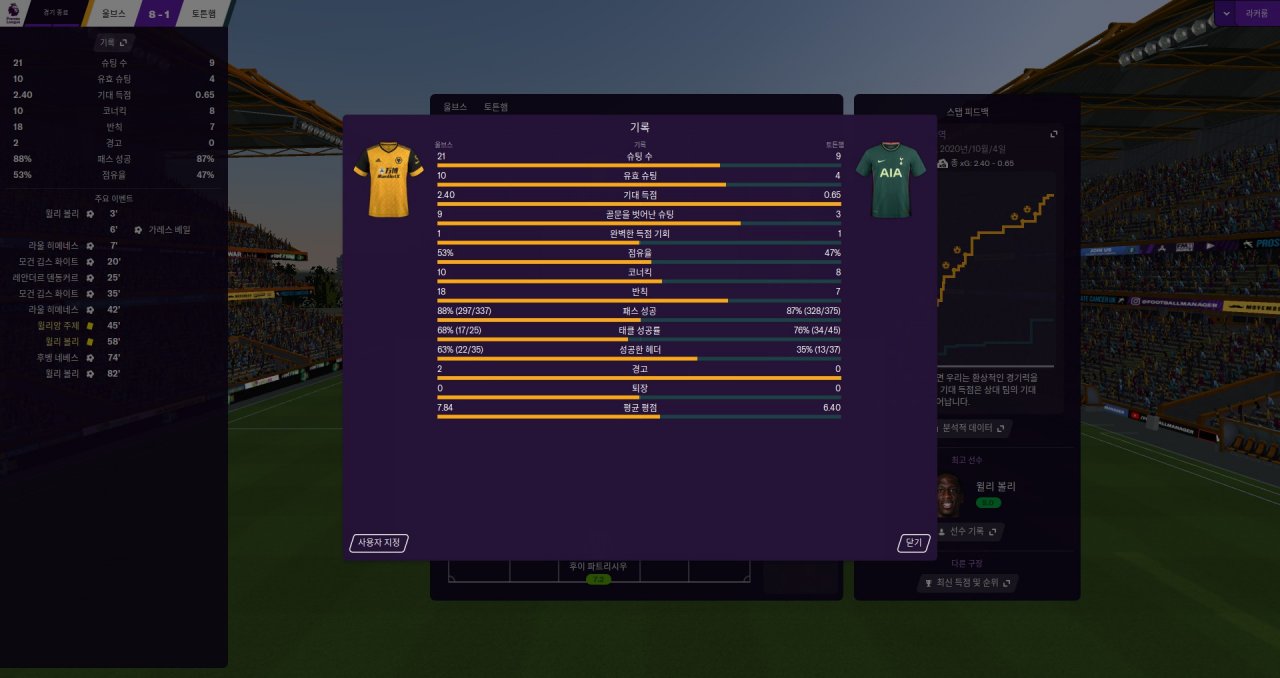View 선수 기록 for the best player

tap(970, 531)
